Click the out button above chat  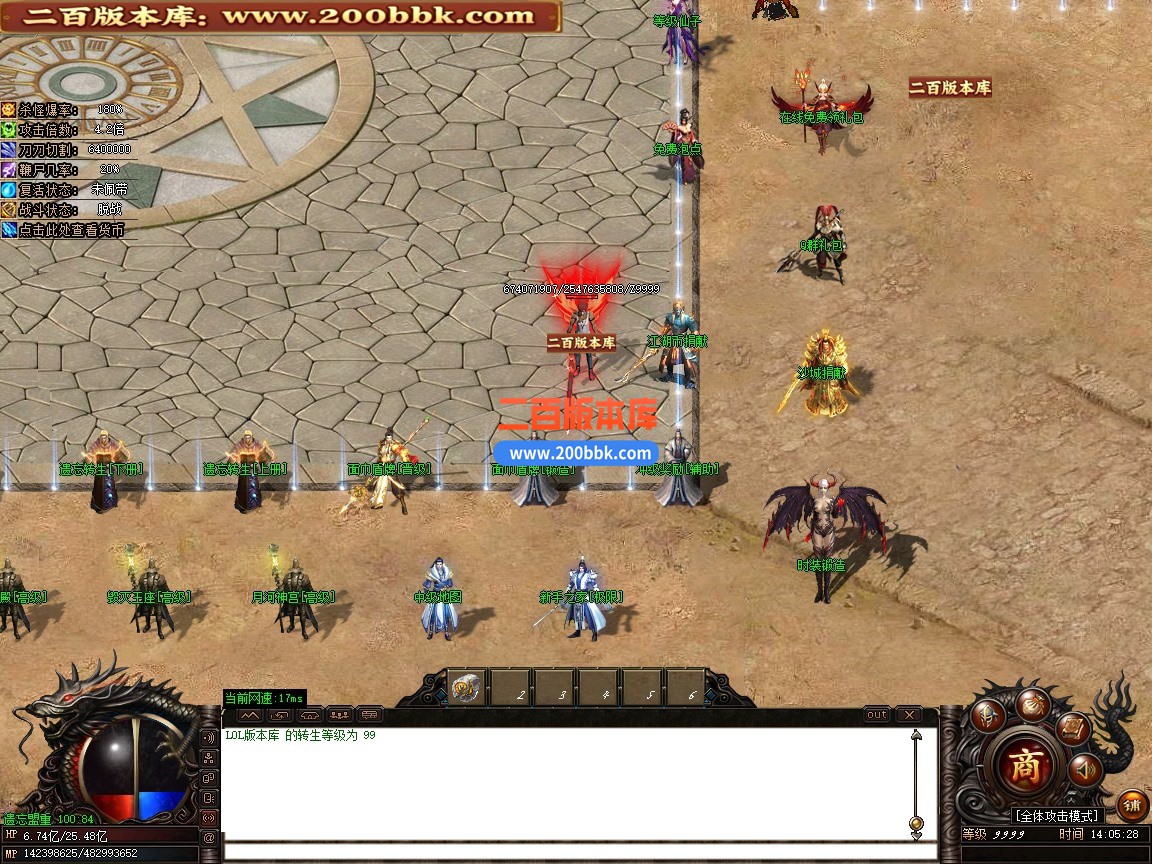click(x=877, y=715)
